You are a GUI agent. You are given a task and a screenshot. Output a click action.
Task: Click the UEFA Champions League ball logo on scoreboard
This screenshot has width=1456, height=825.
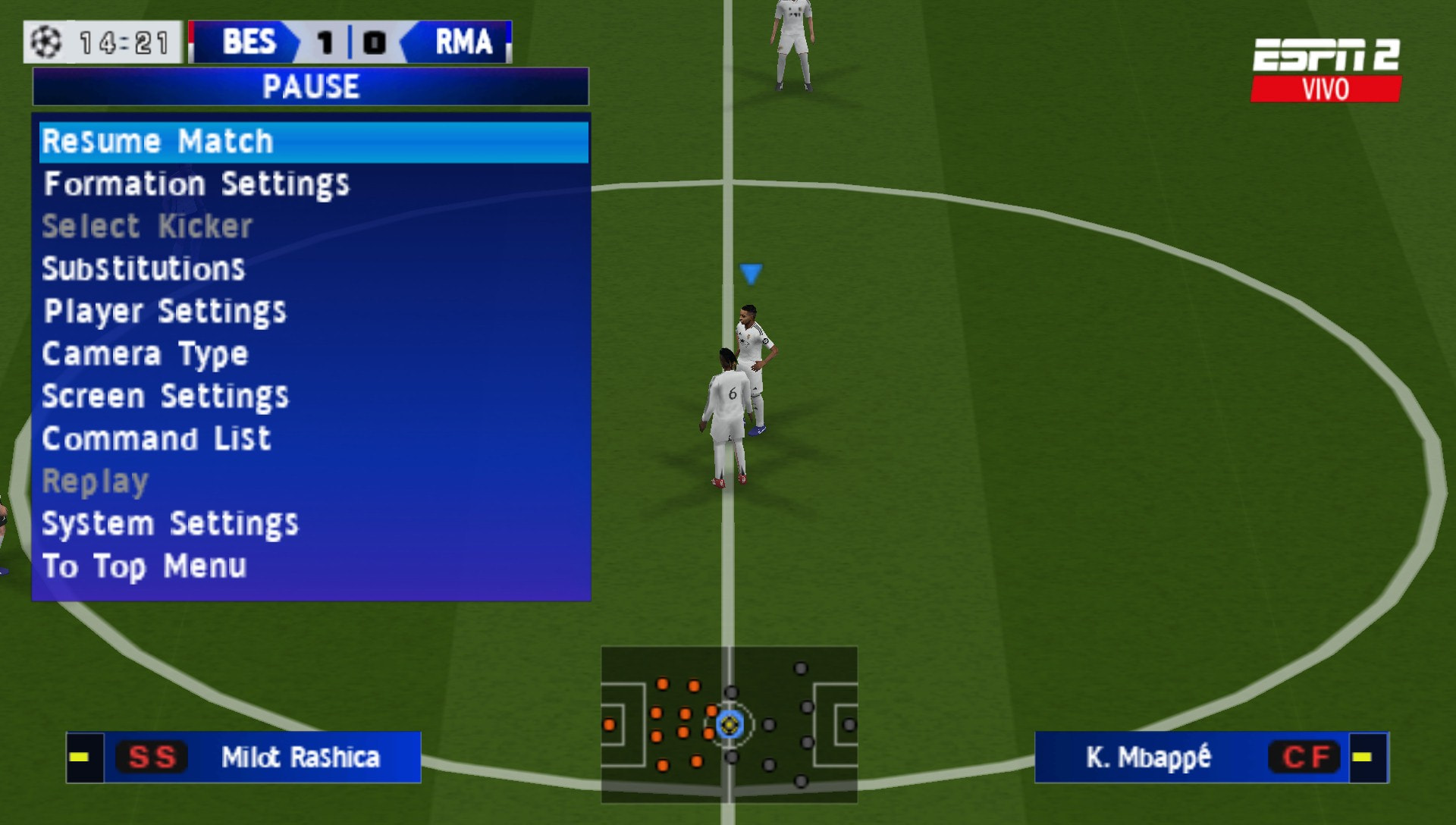tap(45, 43)
